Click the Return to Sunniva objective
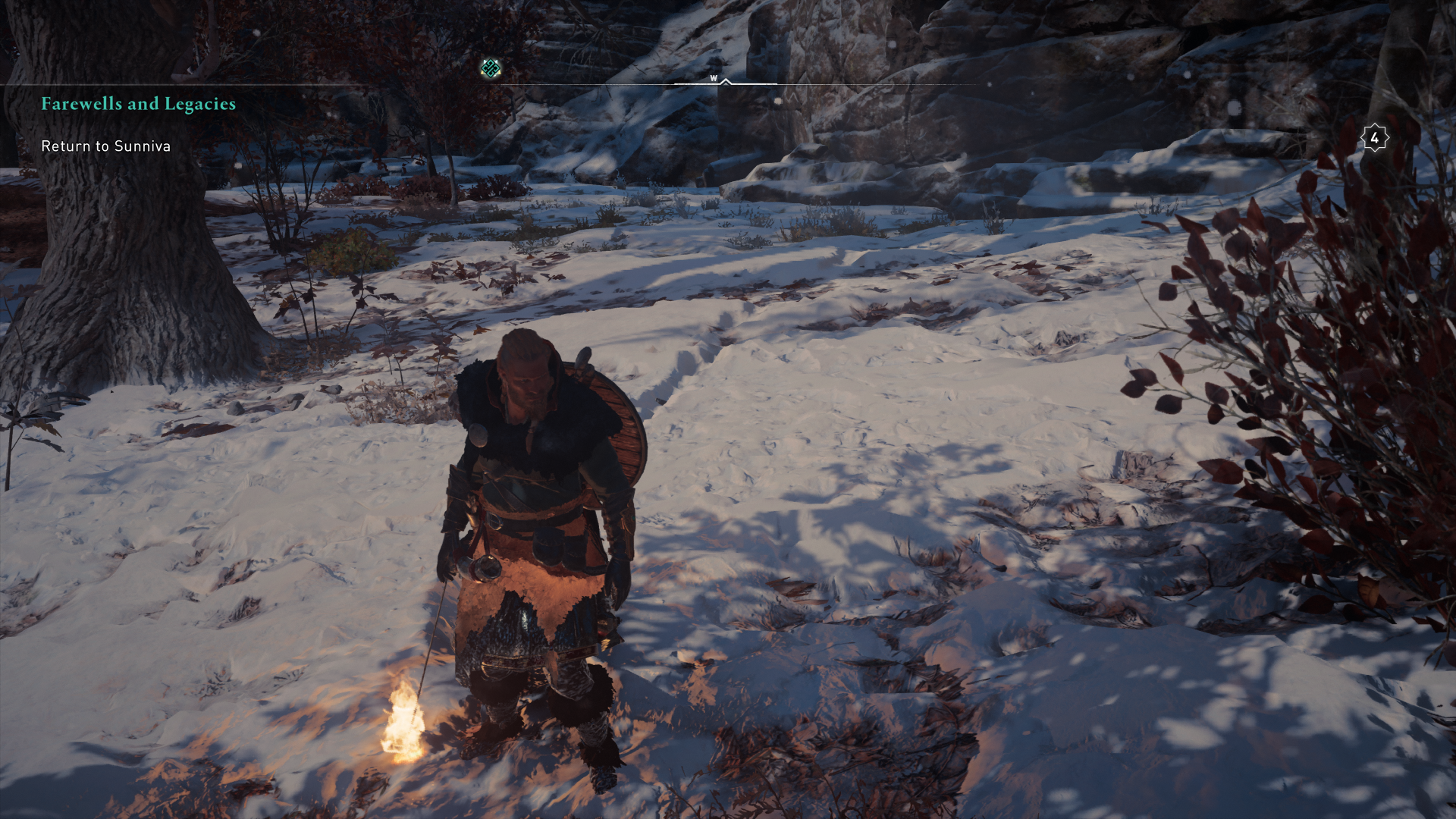The image size is (1456, 819). pos(105,146)
